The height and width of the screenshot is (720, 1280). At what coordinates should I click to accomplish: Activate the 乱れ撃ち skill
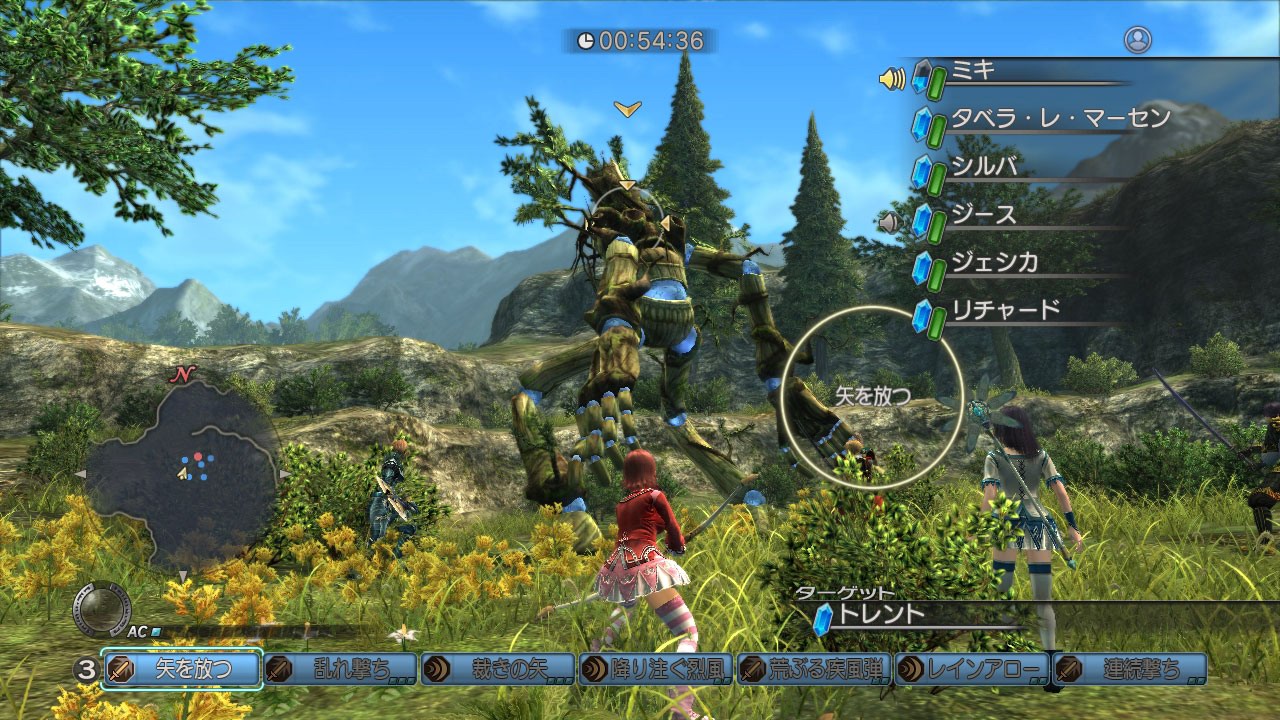tap(340, 668)
